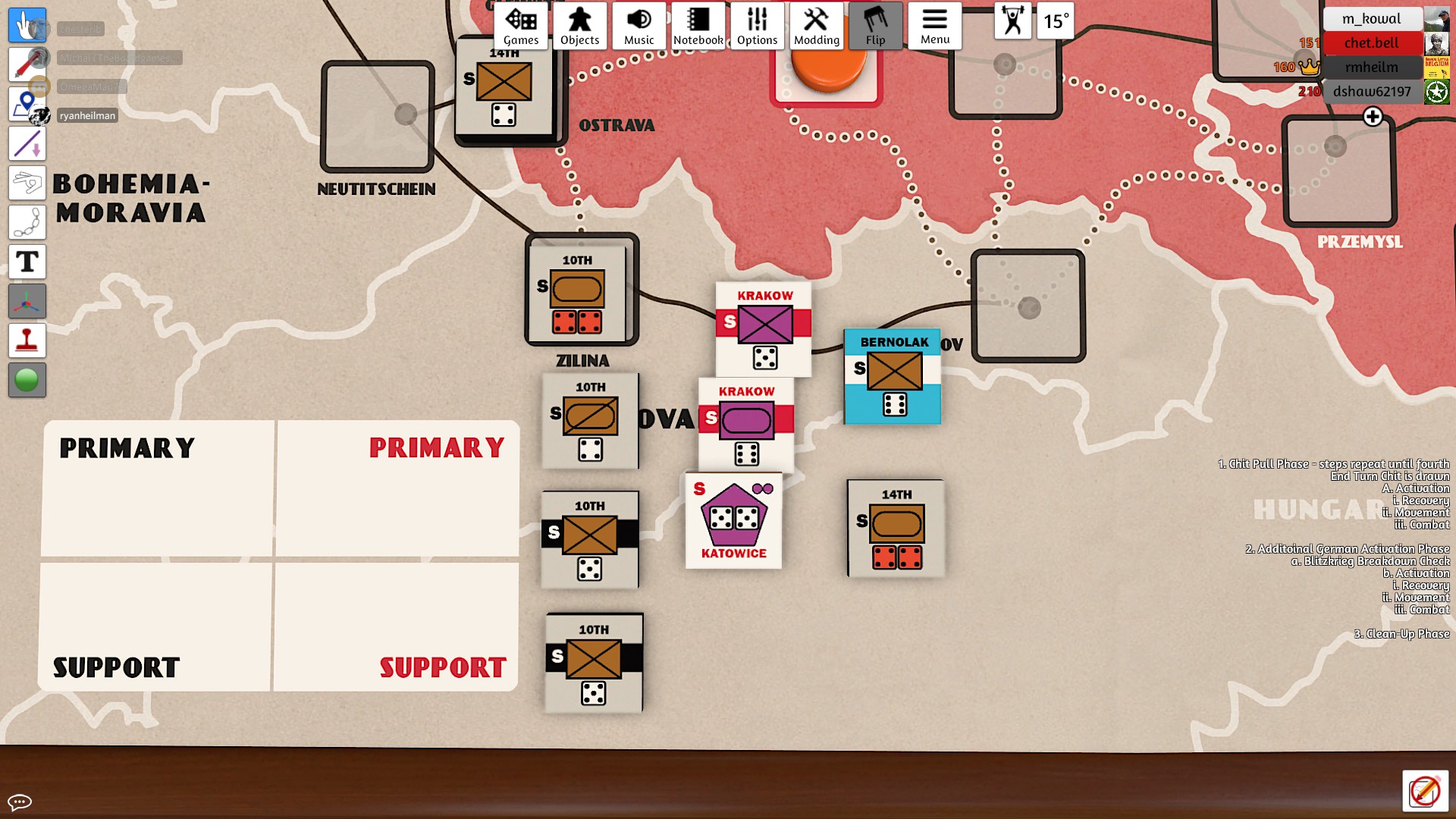Image resolution: width=1456 pixels, height=819 pixels.
Task: Open the Notebook
Action: [698, 25]
